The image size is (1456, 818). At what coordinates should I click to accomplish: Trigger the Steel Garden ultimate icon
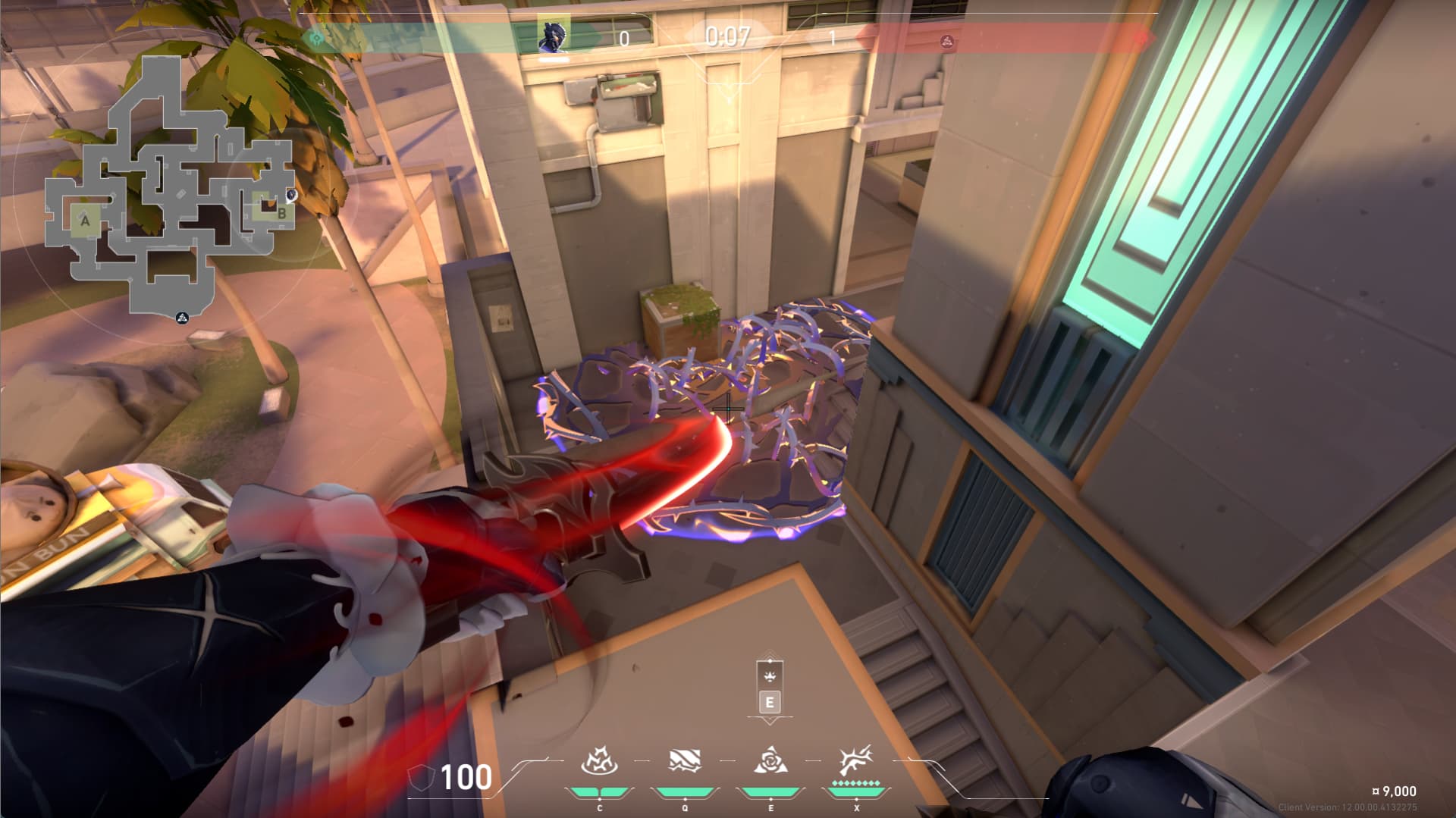856,760
